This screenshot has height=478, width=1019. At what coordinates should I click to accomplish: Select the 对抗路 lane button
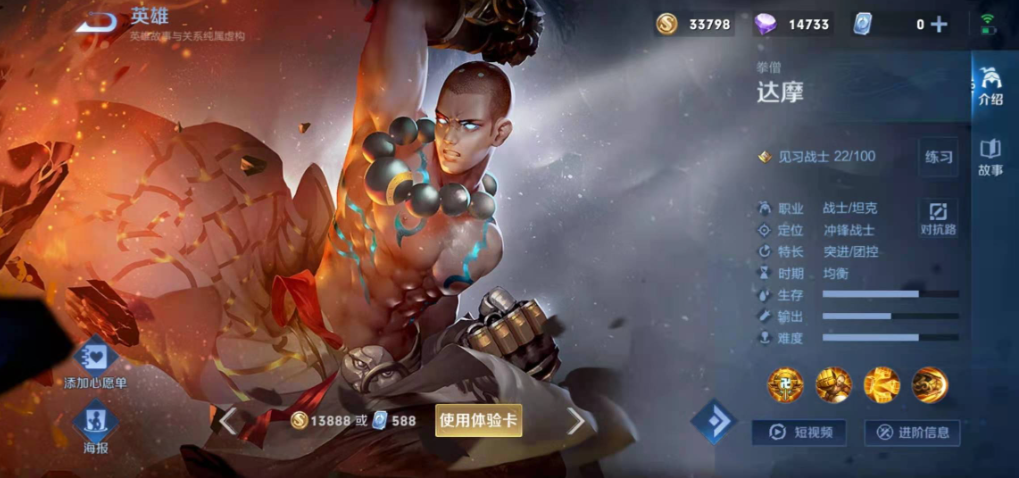point(938,218)
